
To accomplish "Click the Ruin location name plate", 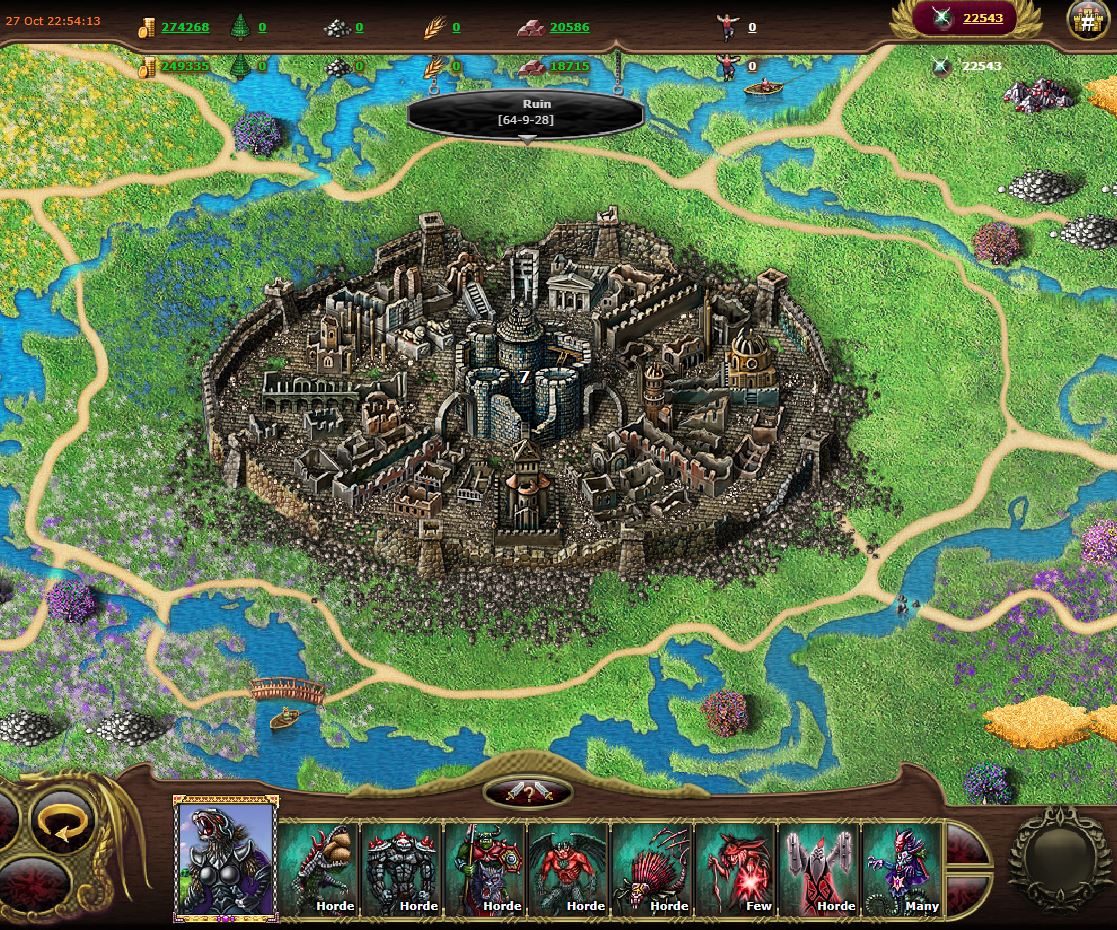I will pos(525,112).
